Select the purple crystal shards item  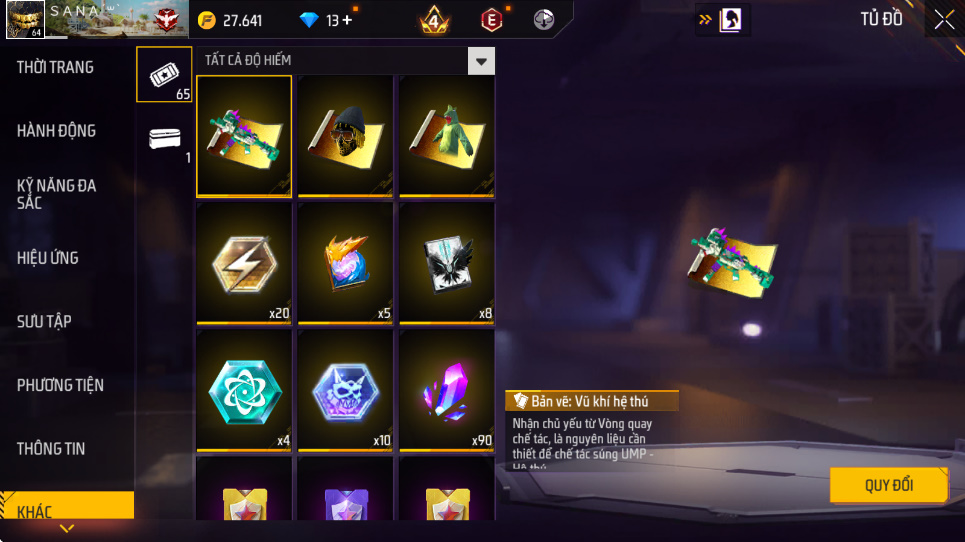point(447,390)
